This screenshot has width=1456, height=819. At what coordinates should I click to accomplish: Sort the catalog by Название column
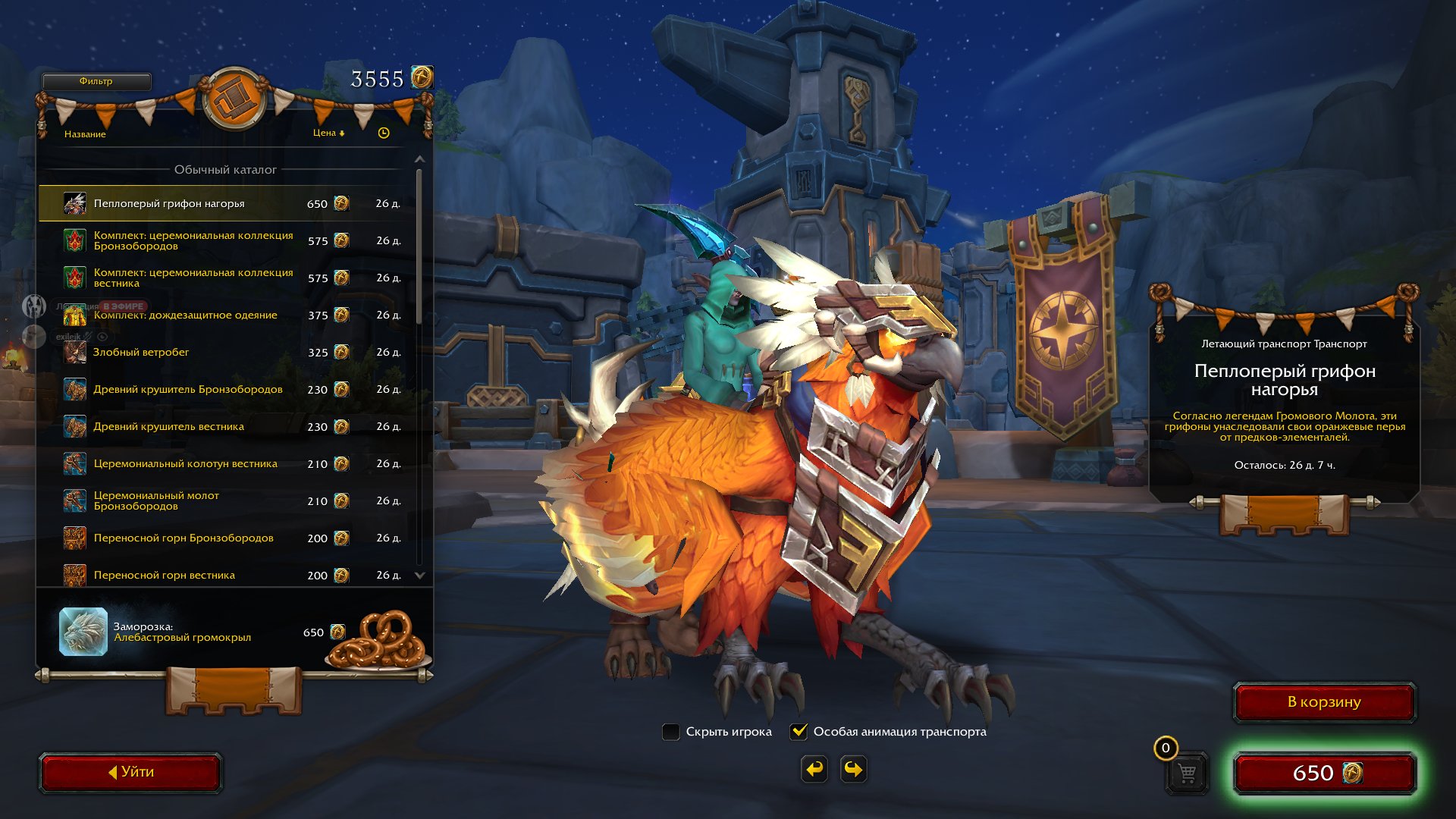tap(85, 134)
